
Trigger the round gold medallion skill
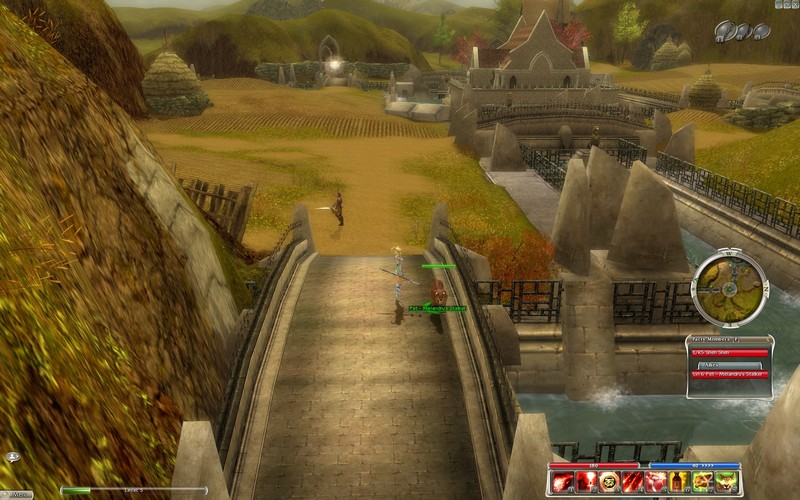click(x=609, y=482)
